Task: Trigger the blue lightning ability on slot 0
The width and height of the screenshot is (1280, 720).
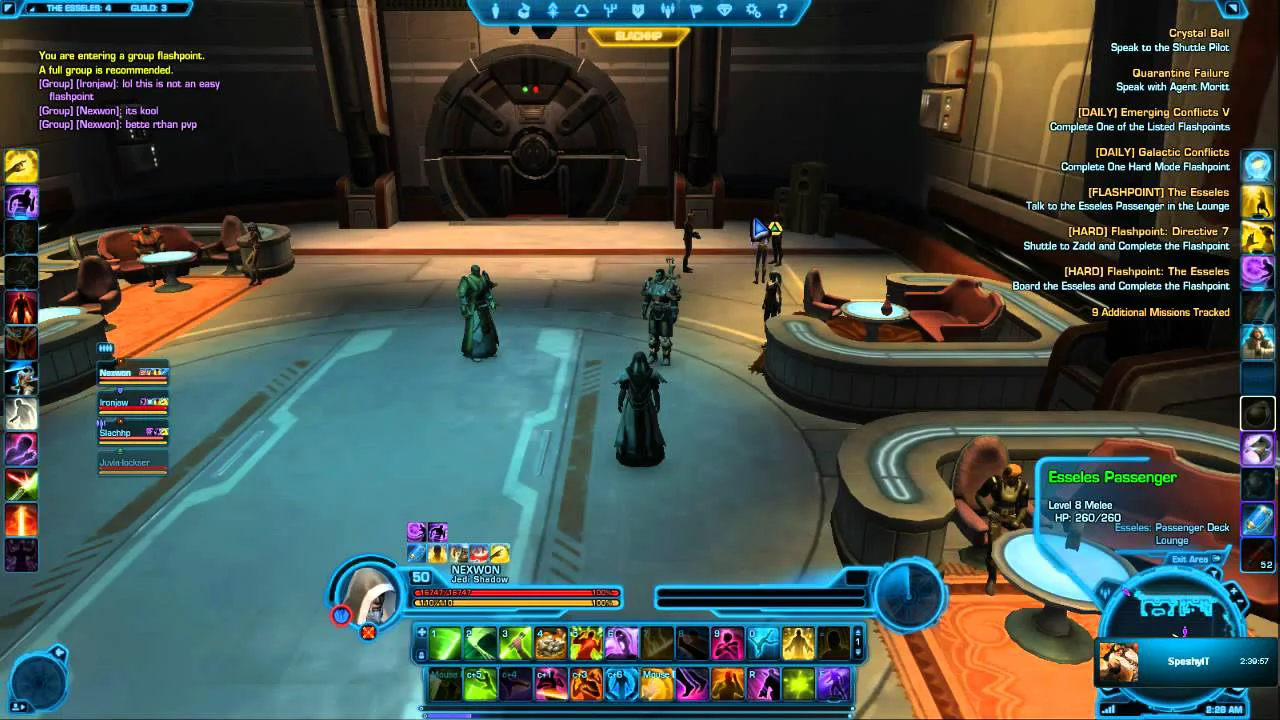Action: pos(763,643)
